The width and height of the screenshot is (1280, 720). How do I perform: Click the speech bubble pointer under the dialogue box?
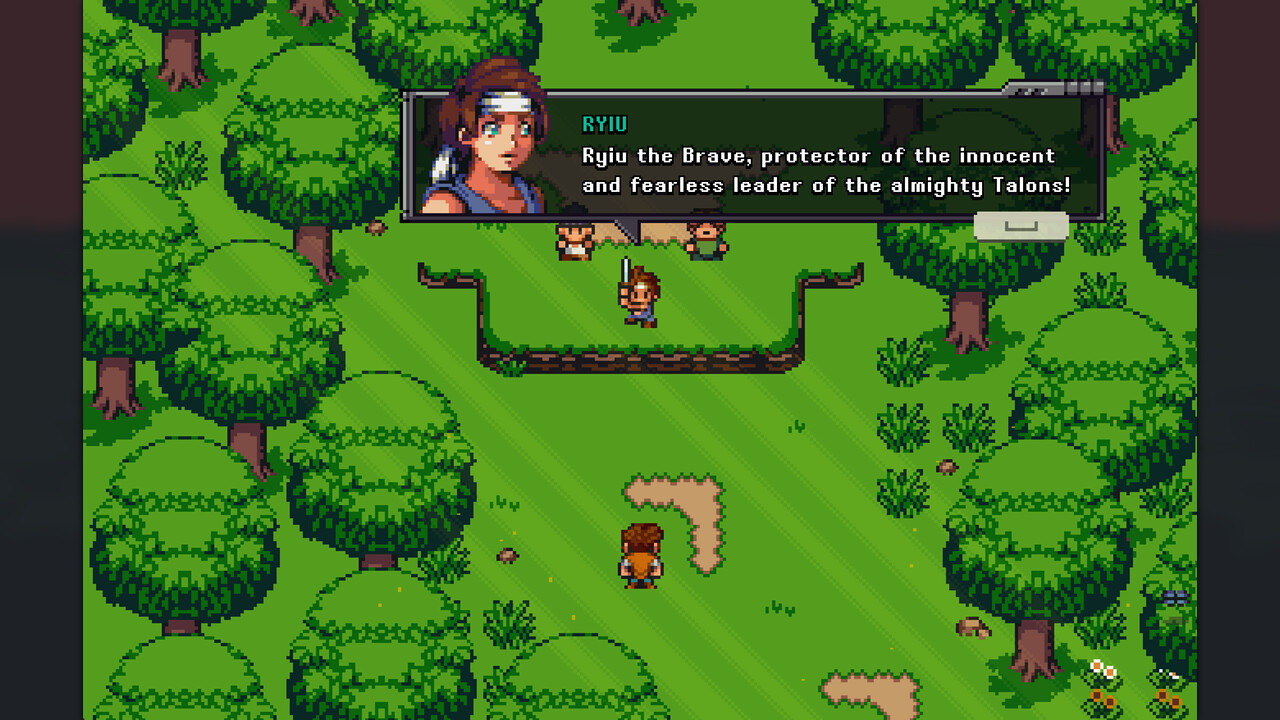point(630,232)
